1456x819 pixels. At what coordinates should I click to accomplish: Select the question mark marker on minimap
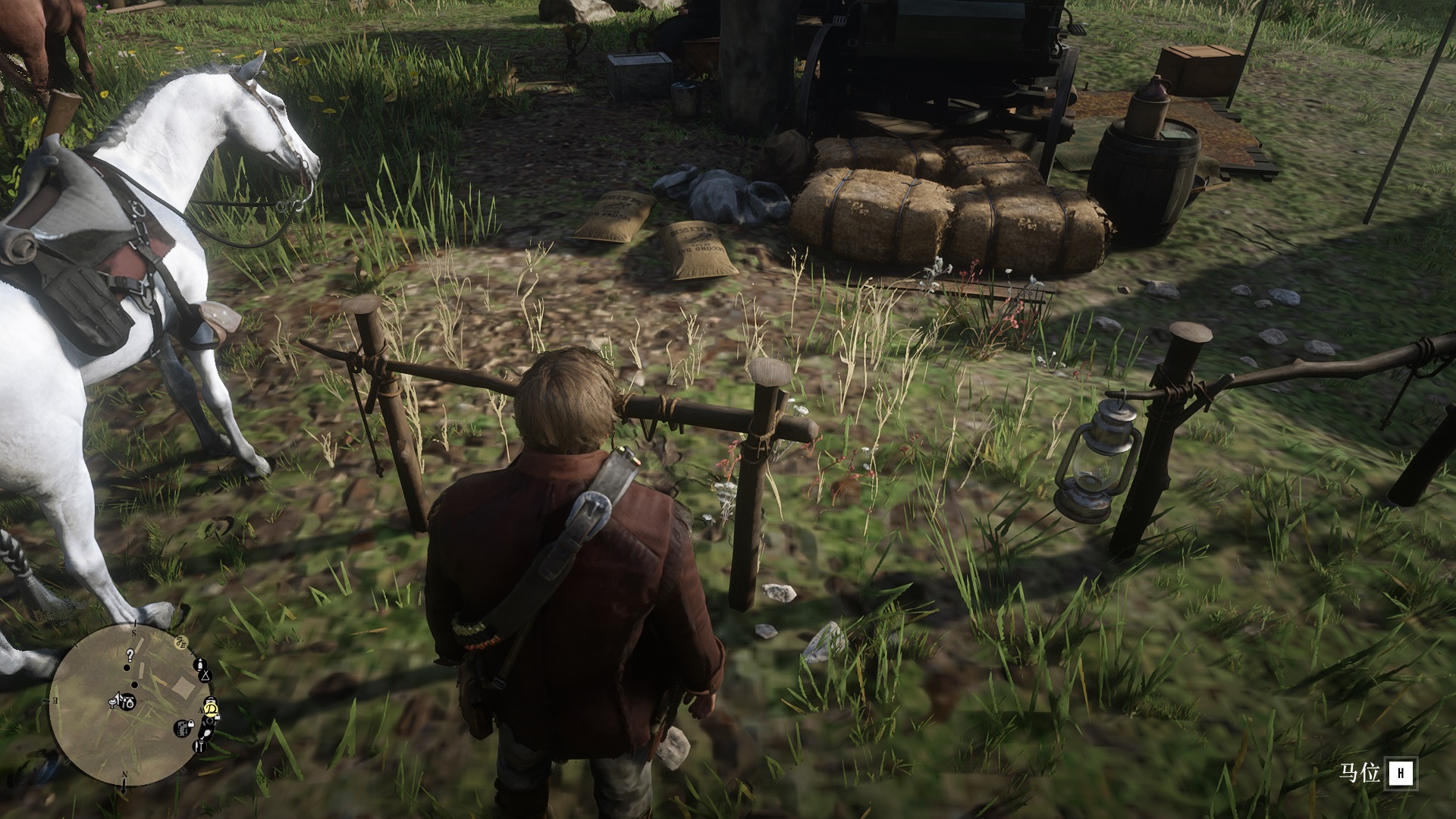tap(130, 656)
